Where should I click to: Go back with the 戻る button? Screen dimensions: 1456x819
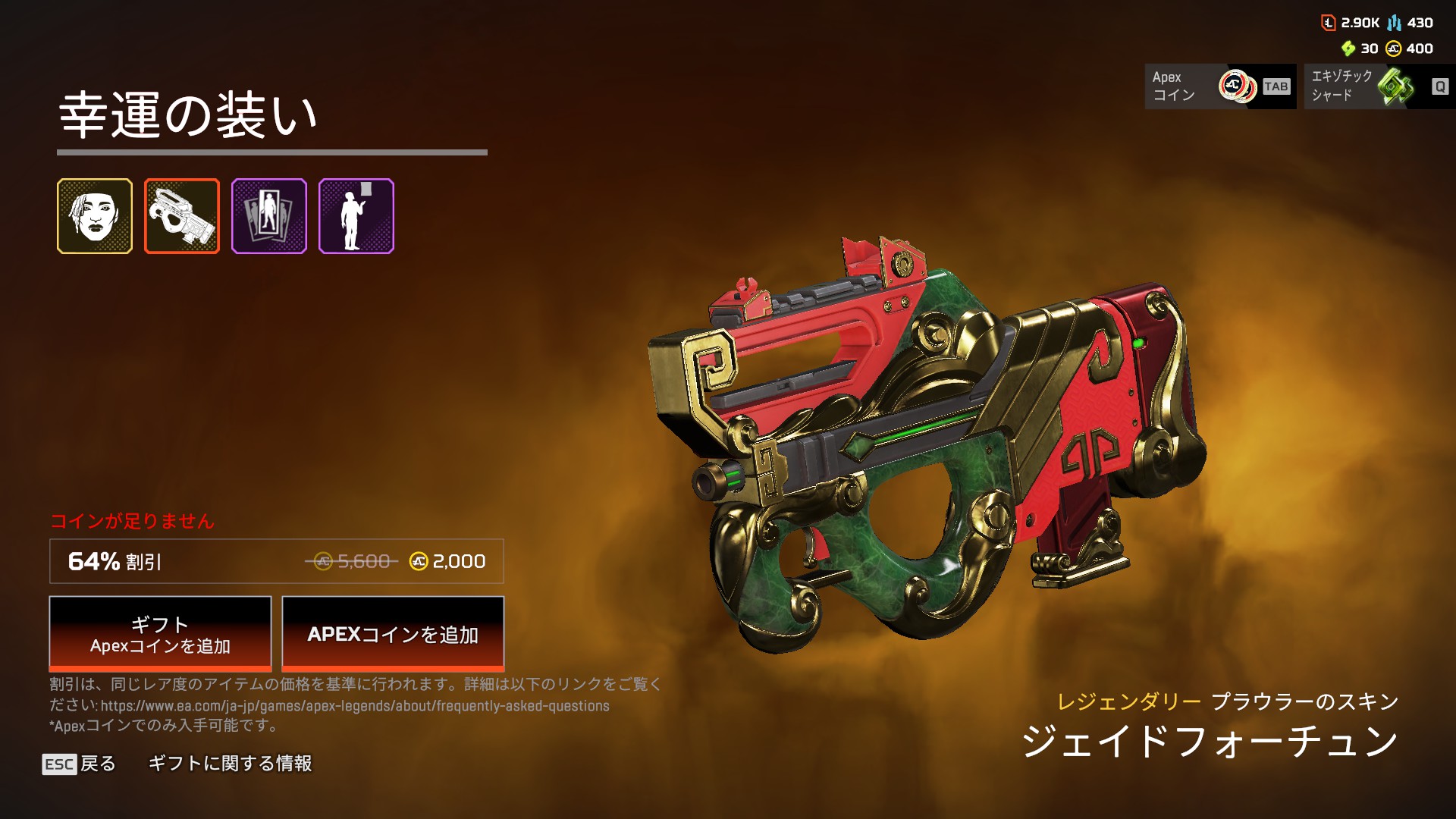[80, 764]
